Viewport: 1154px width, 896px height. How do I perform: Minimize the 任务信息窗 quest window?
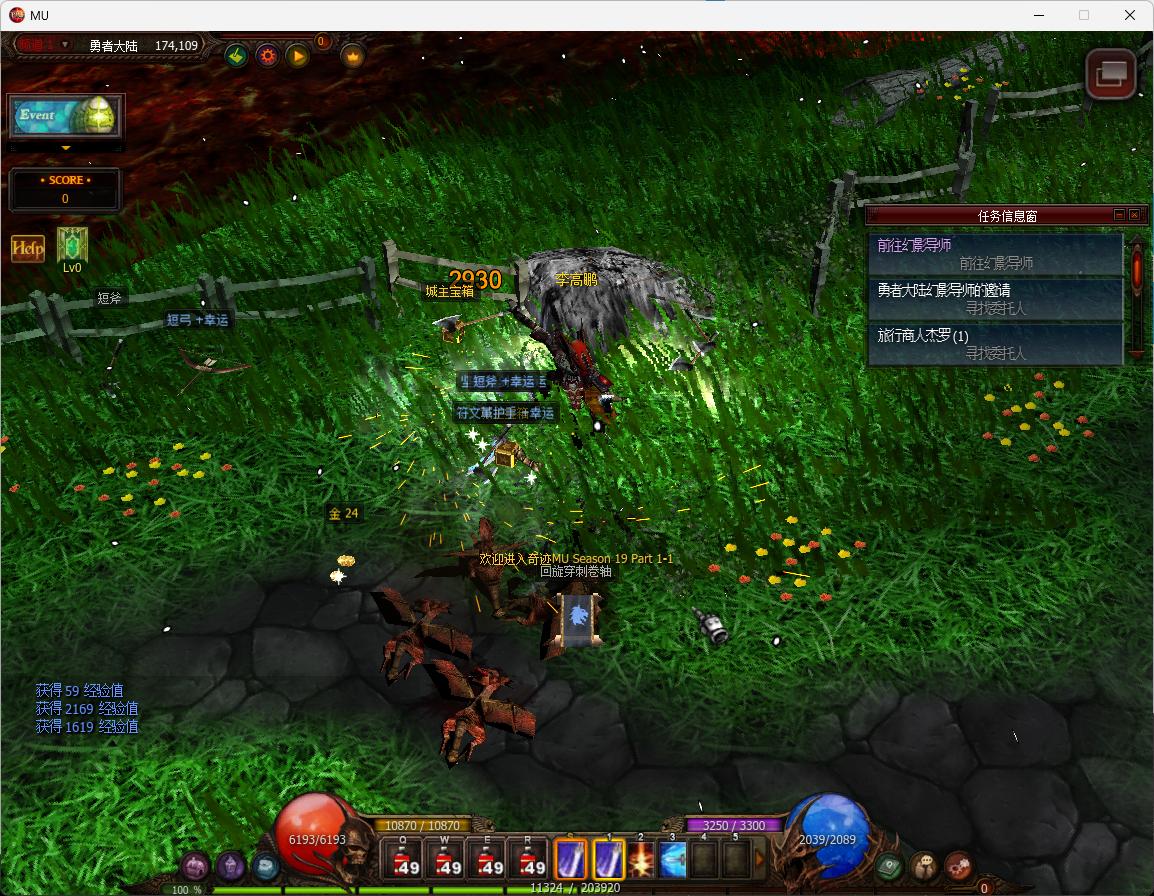click(1119, 215)
